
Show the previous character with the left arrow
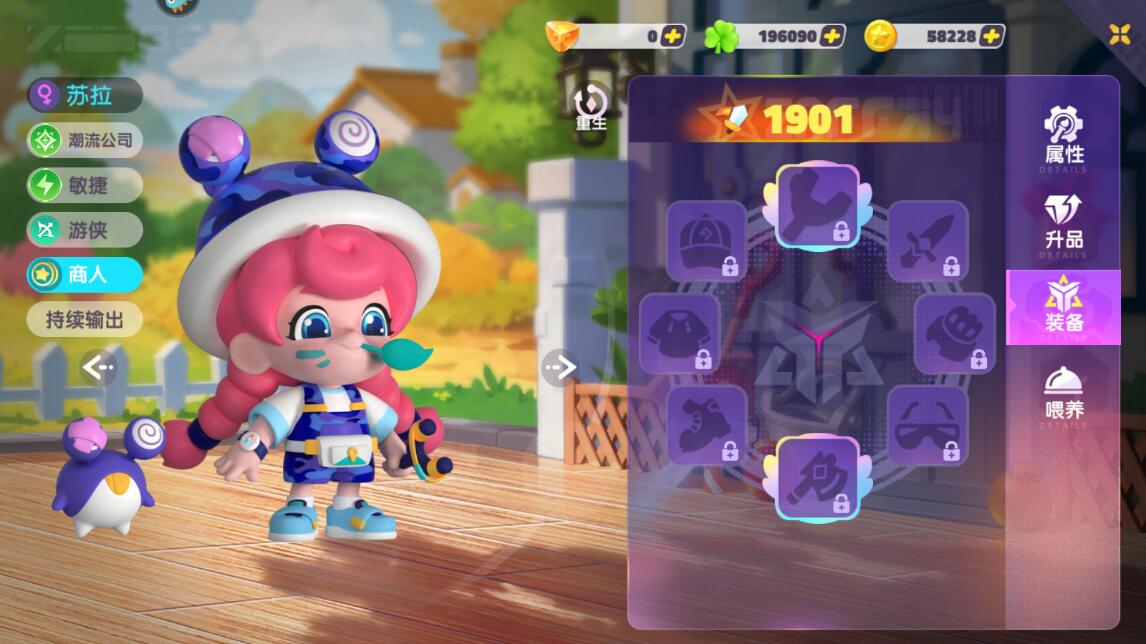coord(98,368)
